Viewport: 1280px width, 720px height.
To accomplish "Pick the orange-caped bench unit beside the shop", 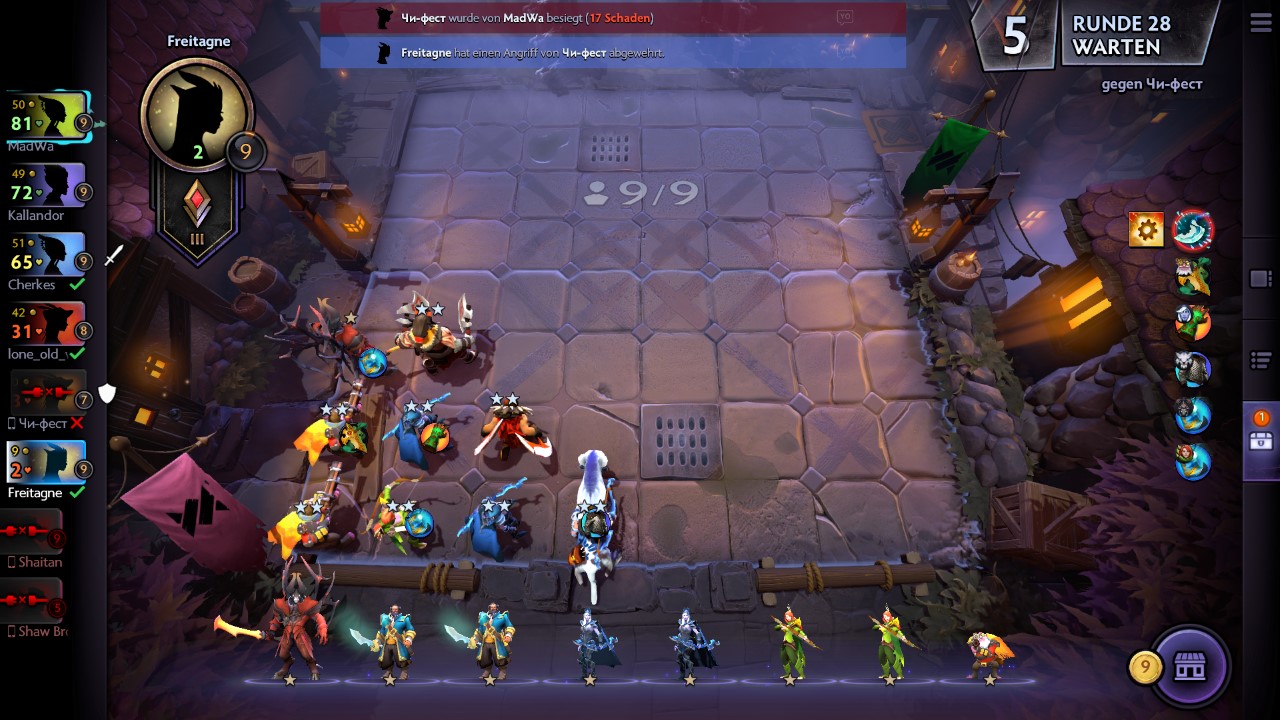I will pyautogui.click(x=989, y=650).
